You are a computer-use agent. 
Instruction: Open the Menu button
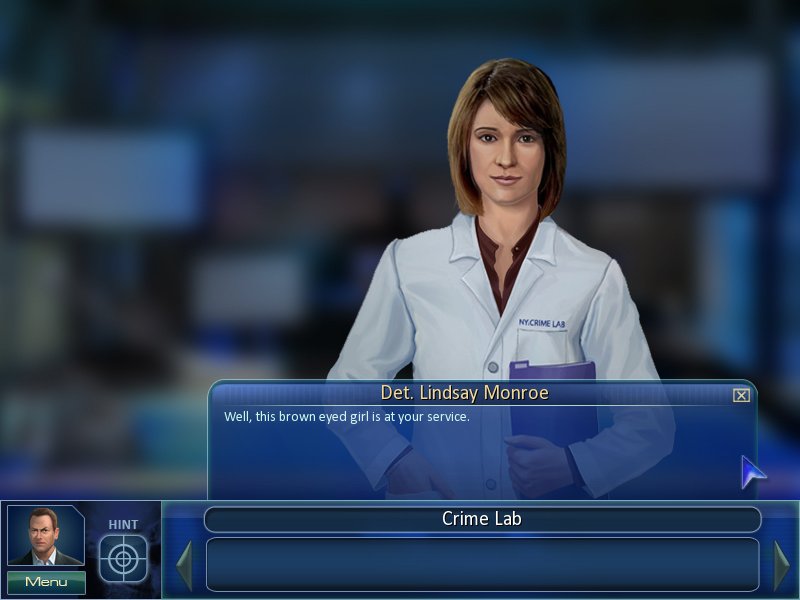(46, 582)
